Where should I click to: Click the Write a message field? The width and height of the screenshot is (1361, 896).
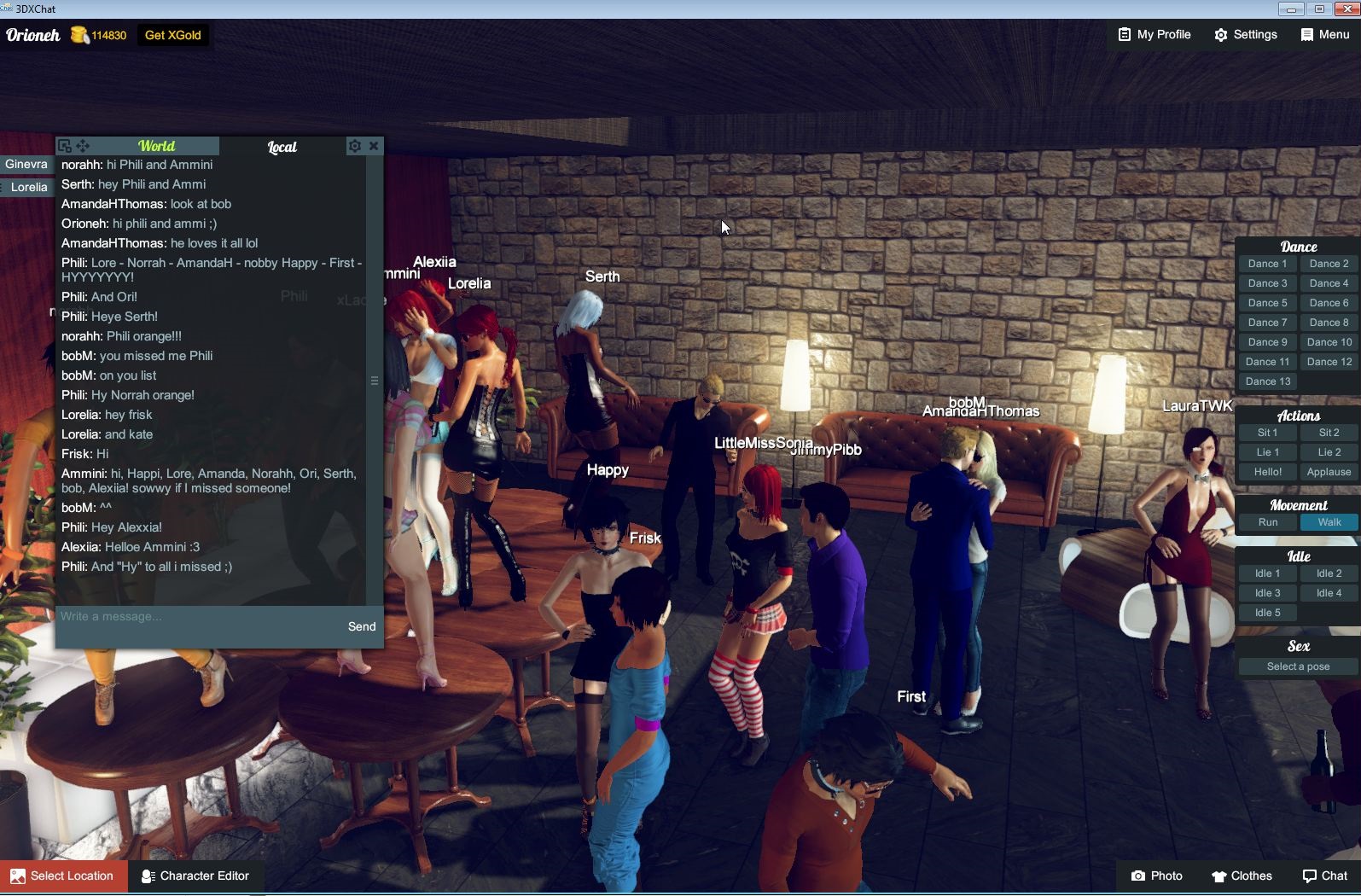pos(171,616)
